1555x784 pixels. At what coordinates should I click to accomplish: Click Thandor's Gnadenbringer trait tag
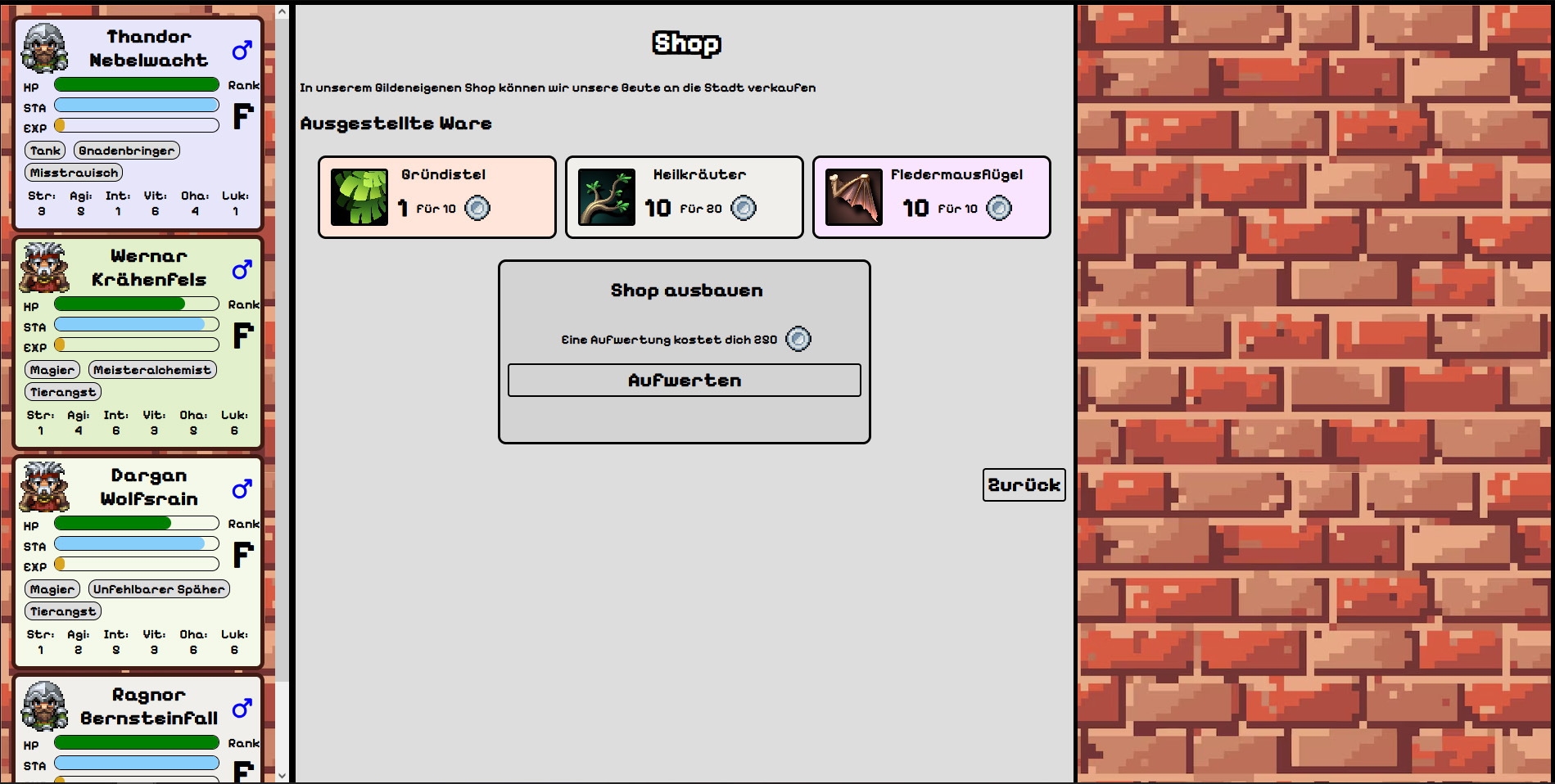pyautogui.click(x=127, y=151)
